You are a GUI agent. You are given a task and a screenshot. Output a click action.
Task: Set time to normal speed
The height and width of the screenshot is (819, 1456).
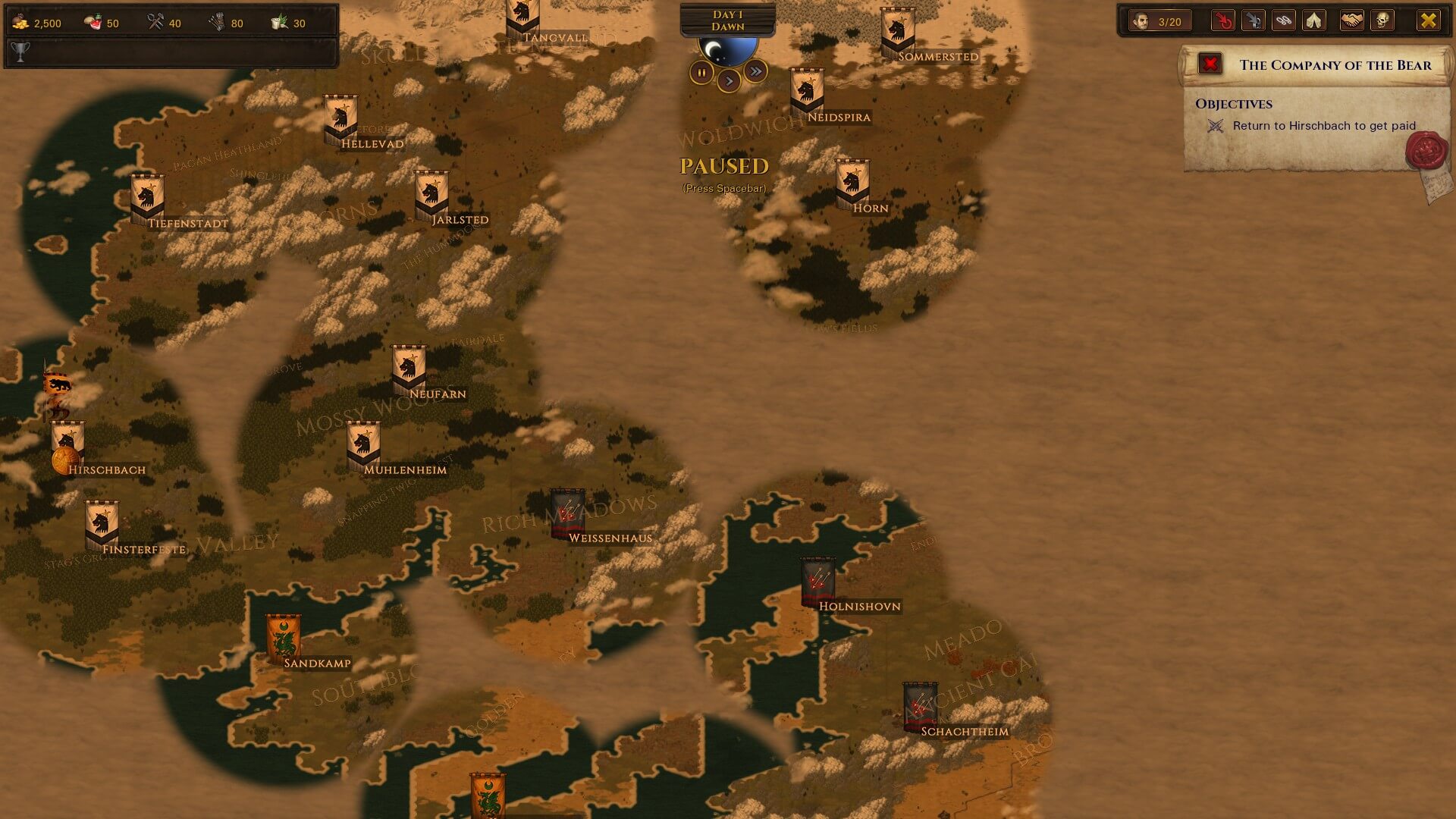[x=729, y=80]
